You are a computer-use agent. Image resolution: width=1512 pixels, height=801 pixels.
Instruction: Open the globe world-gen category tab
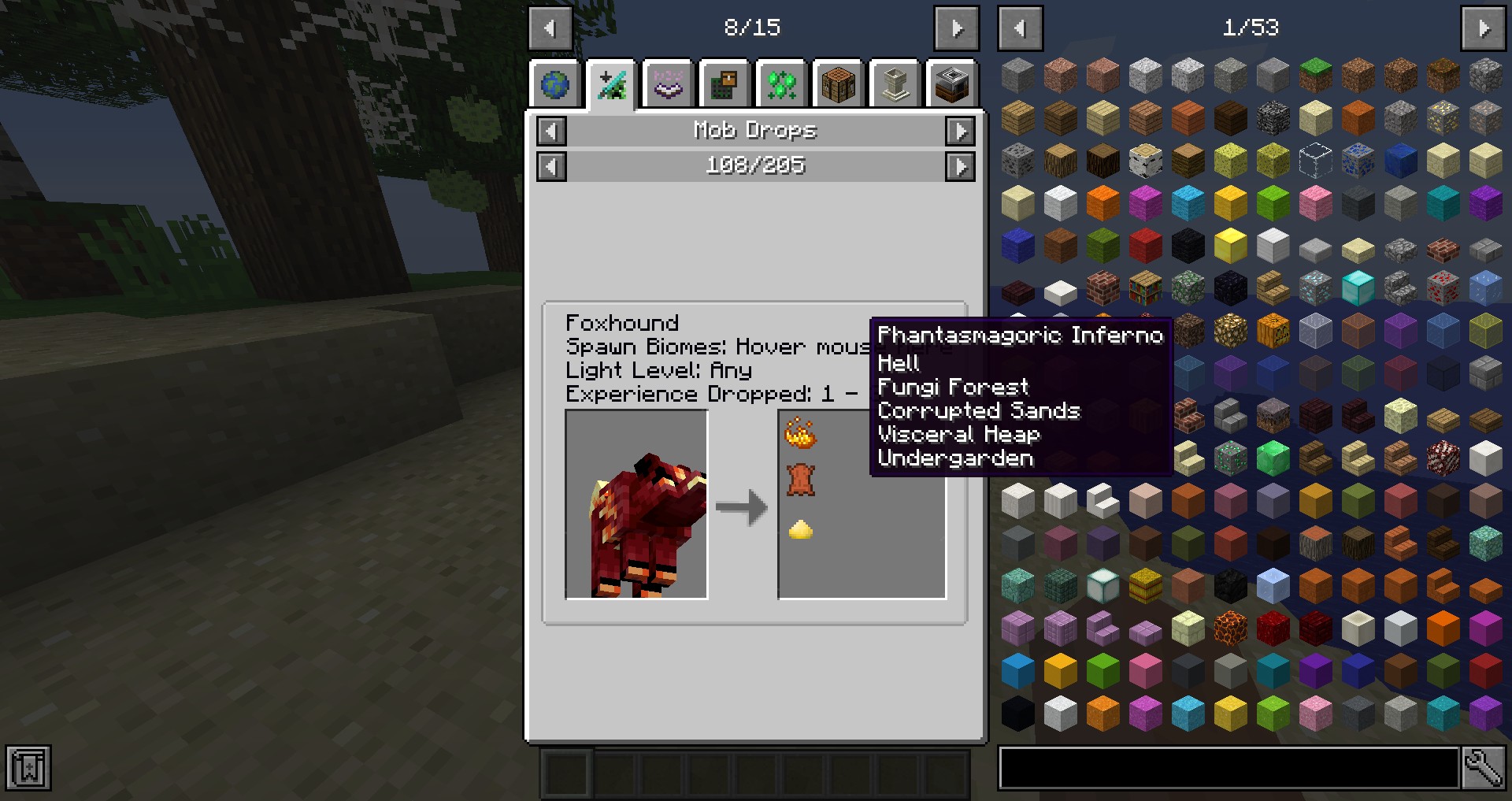(x=555, y=84)
